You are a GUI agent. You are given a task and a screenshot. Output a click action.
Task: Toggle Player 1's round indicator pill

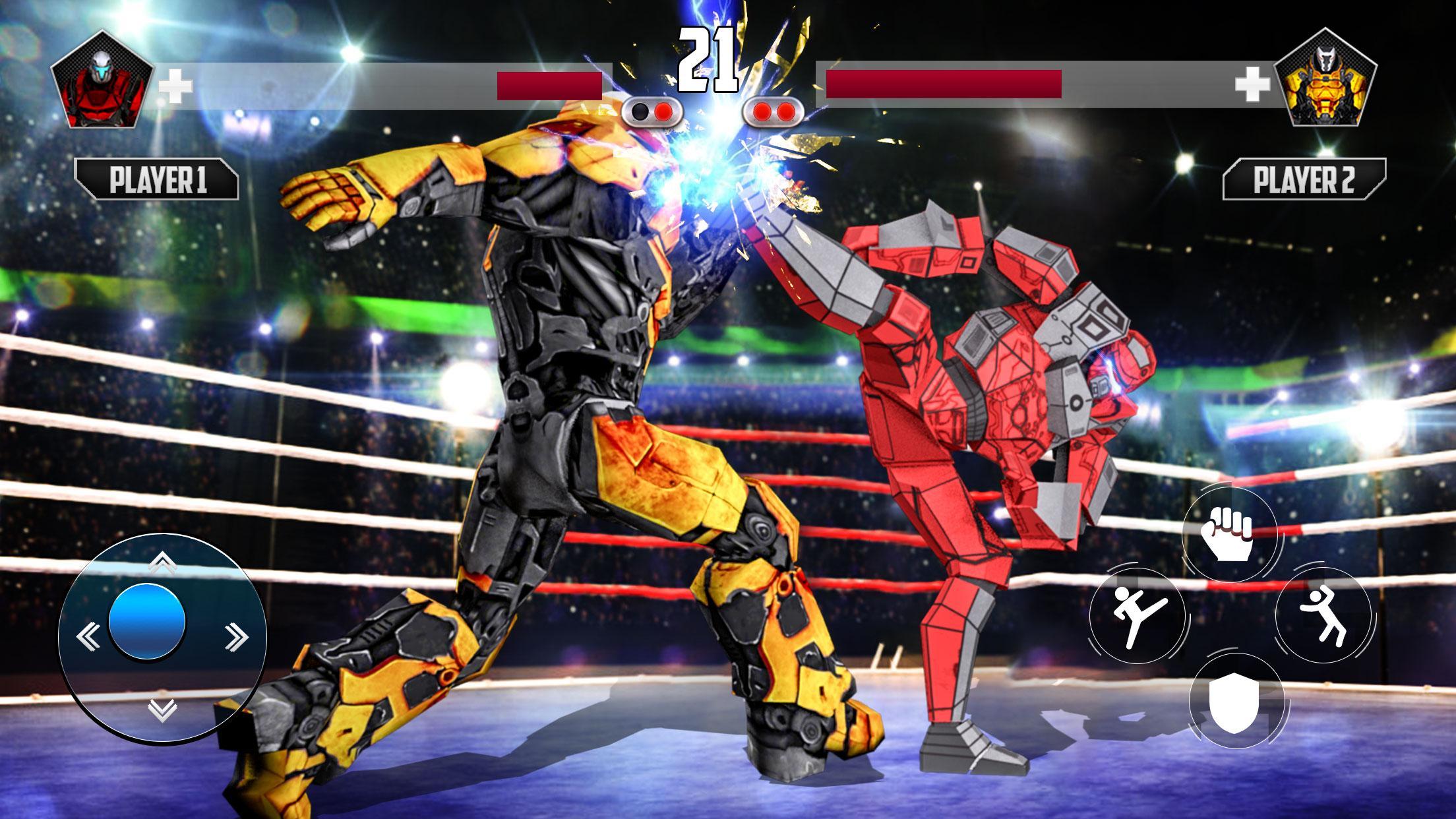(x=653, y=112)
